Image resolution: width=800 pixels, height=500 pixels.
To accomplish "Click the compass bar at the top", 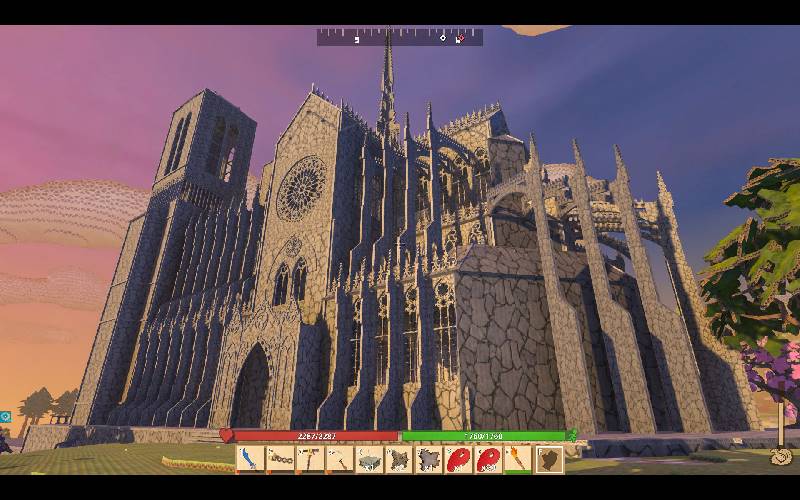I will click(400, 37).
